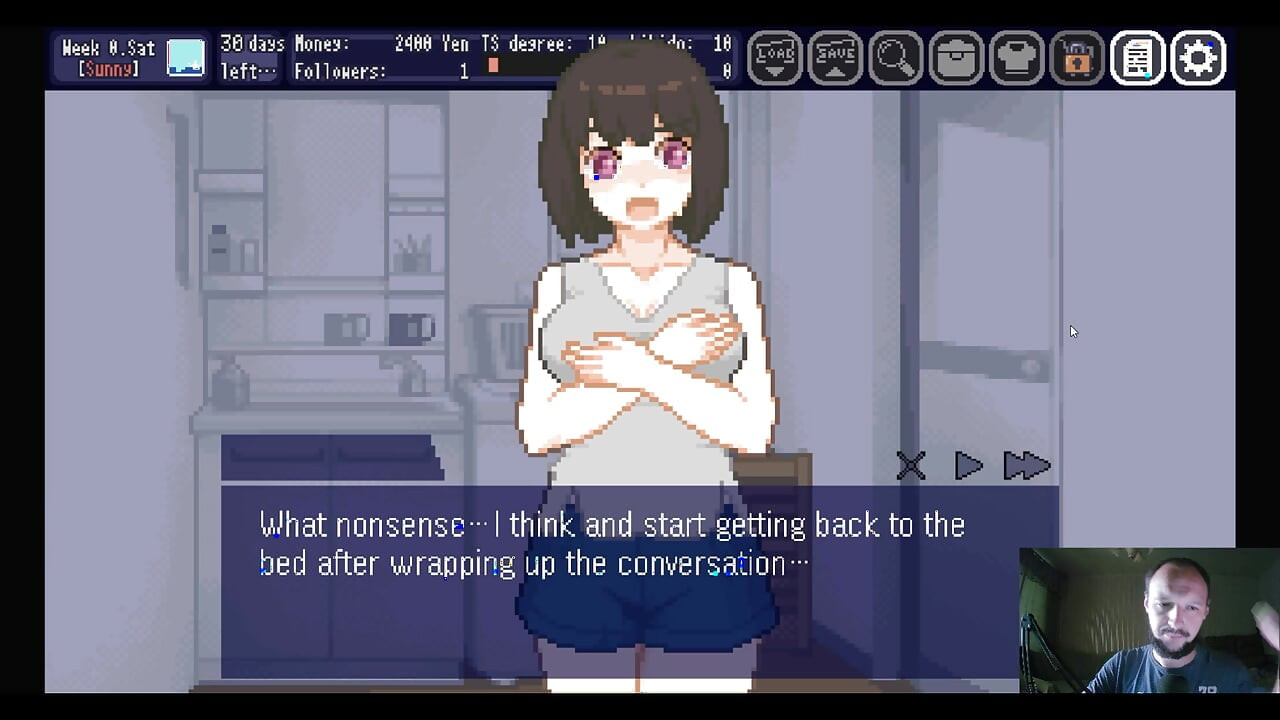The width and height of the screenshot is (1280, 720).
Task: Open the document log icon
Action: point(1137,58)
